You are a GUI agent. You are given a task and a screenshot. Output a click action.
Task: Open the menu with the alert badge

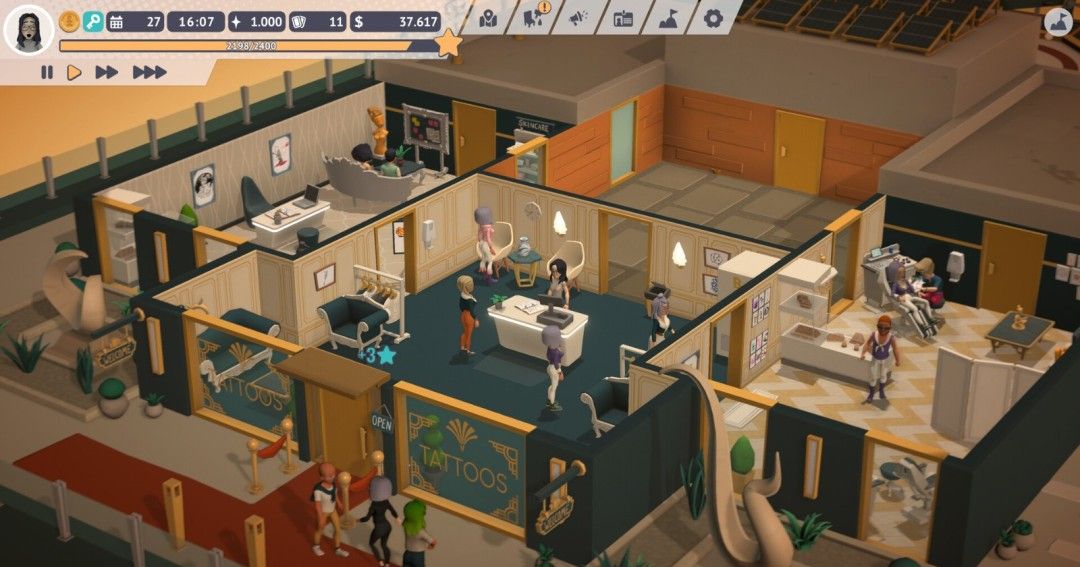point(533,18)
